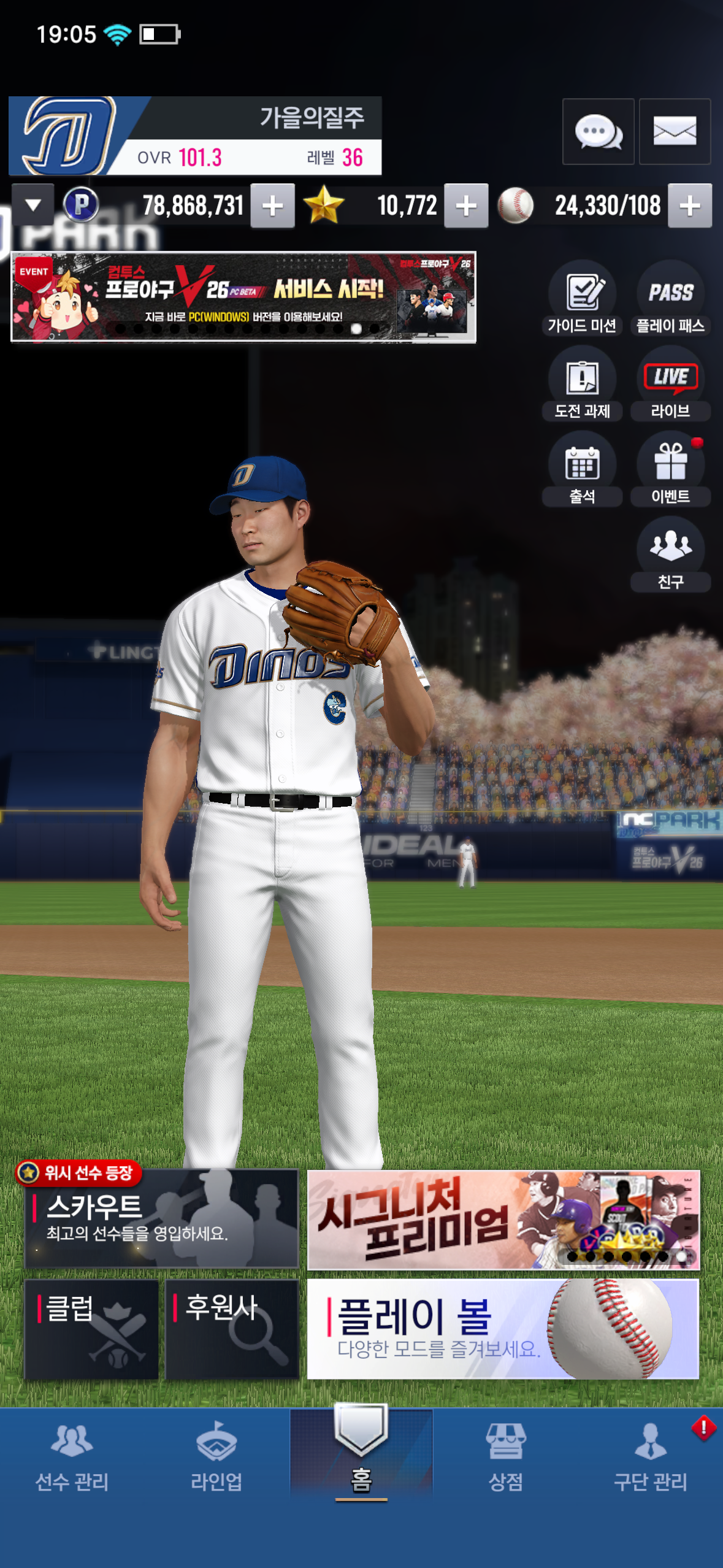Expand the currency dropdown arrow

point(33,205)
